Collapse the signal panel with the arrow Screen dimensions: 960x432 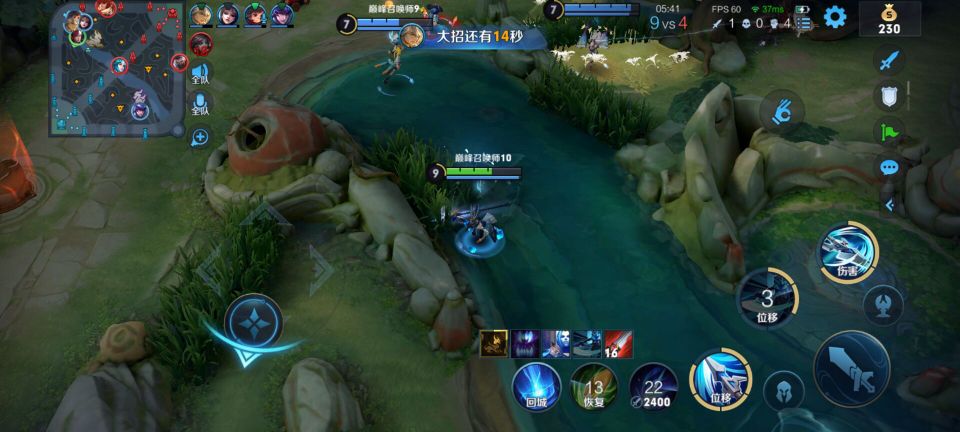(889, 205)
